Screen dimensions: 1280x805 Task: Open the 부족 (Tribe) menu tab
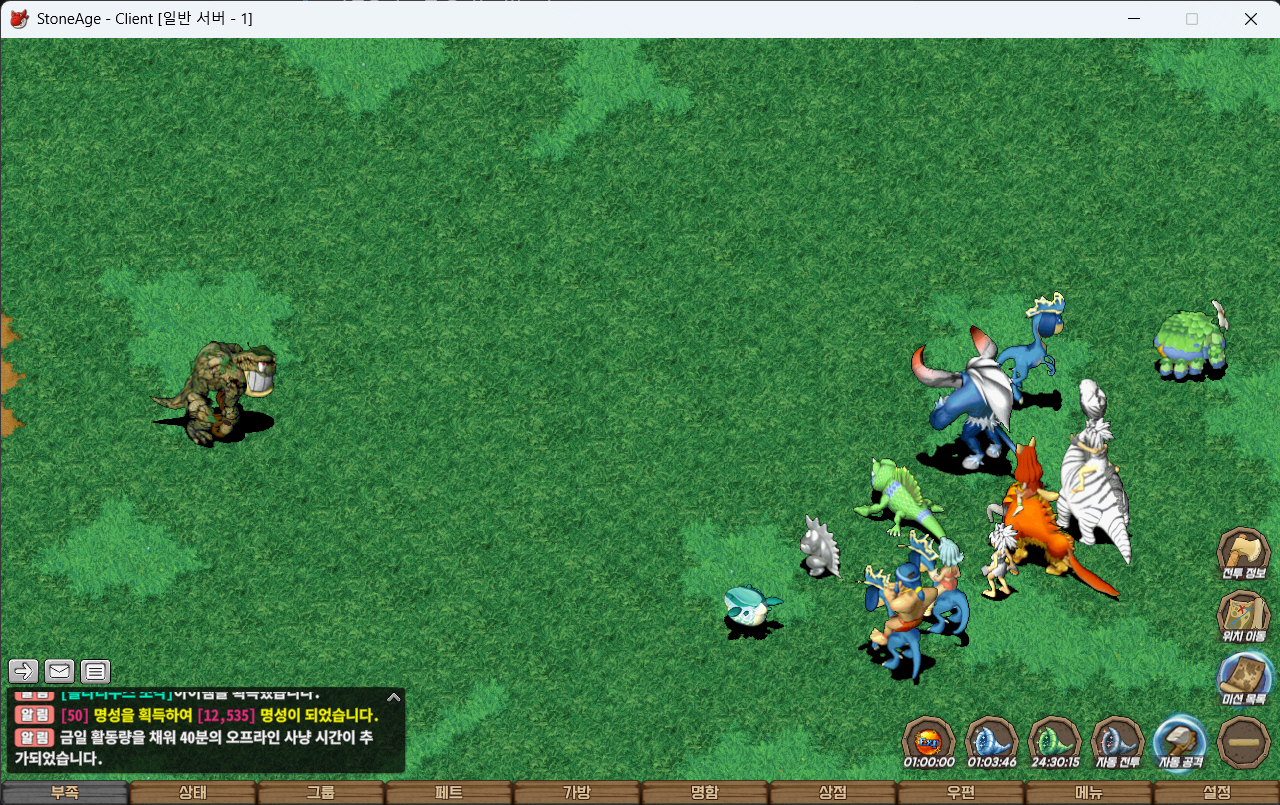64,792
